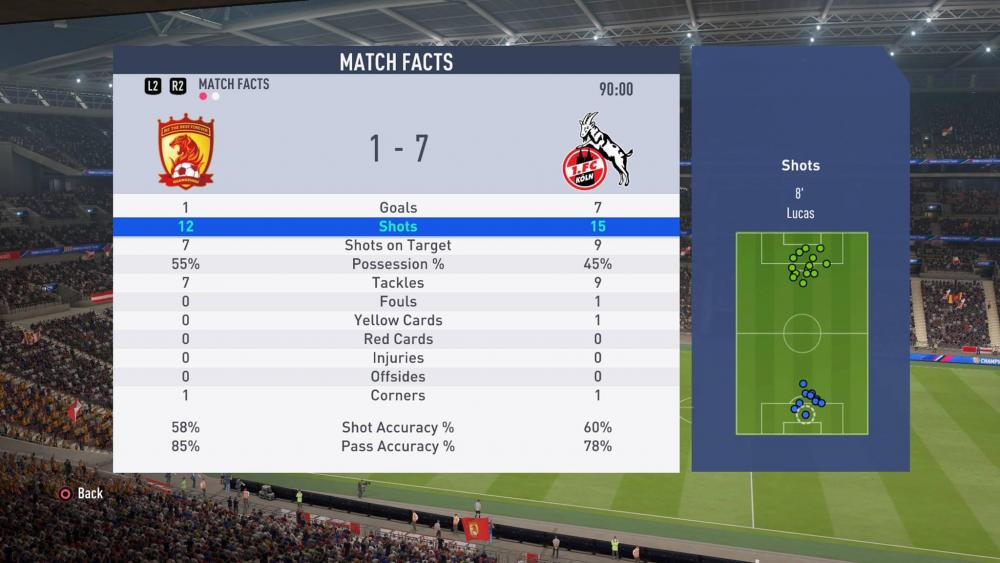Choose the Fouls stat row
1000x563 pixels.
pos(397,301)
